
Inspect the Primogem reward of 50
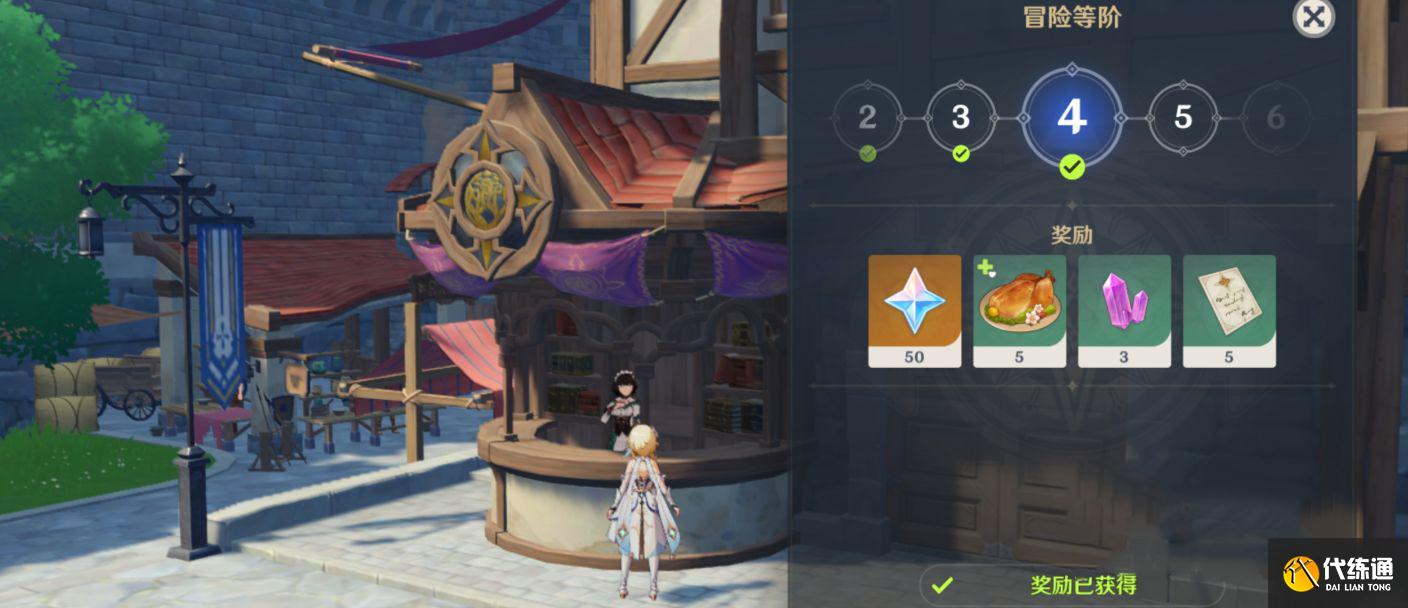click(914, 310)
